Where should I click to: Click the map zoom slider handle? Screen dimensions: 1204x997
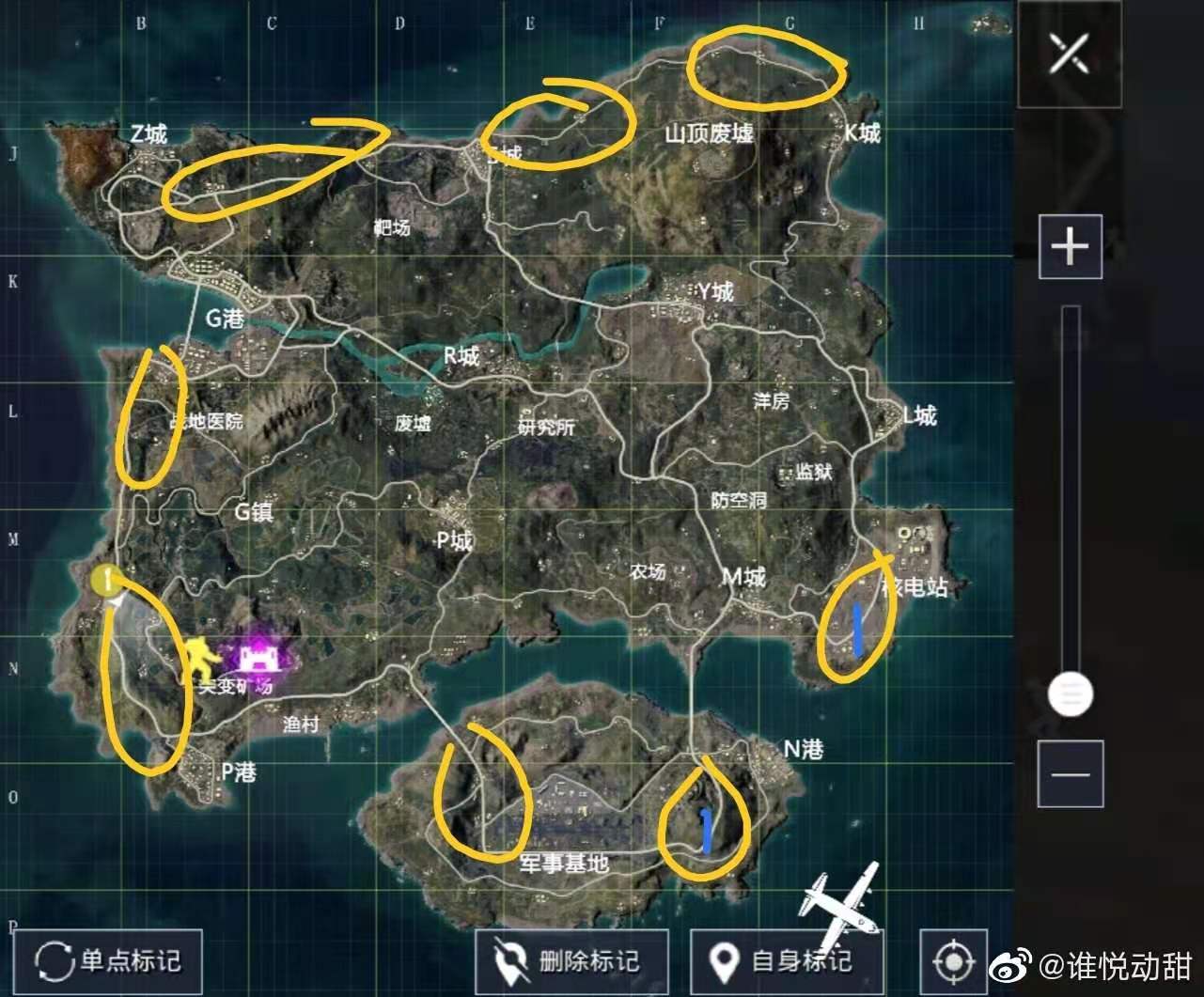pos(1070,693)
